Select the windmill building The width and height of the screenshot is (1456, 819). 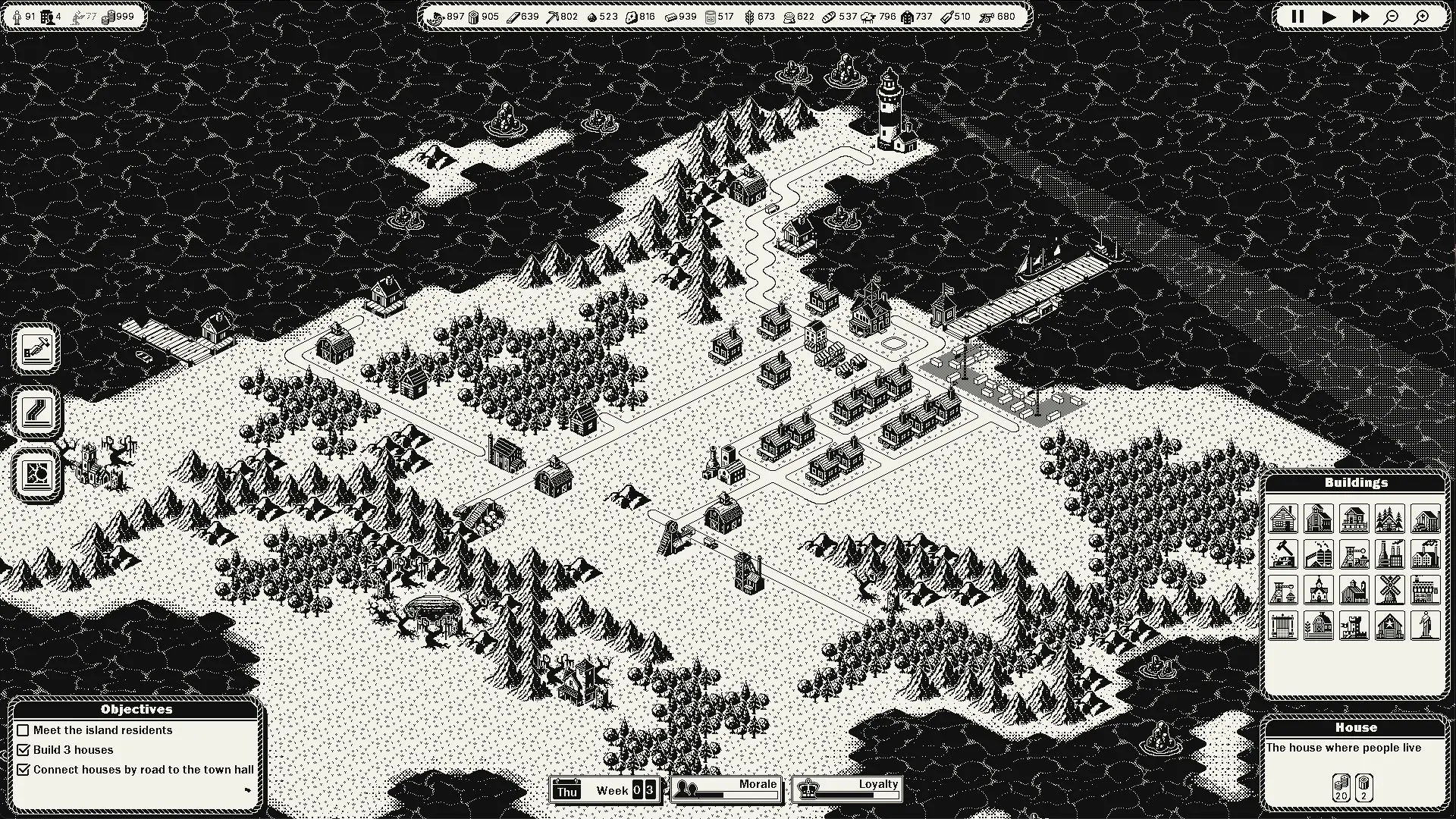1390,590
